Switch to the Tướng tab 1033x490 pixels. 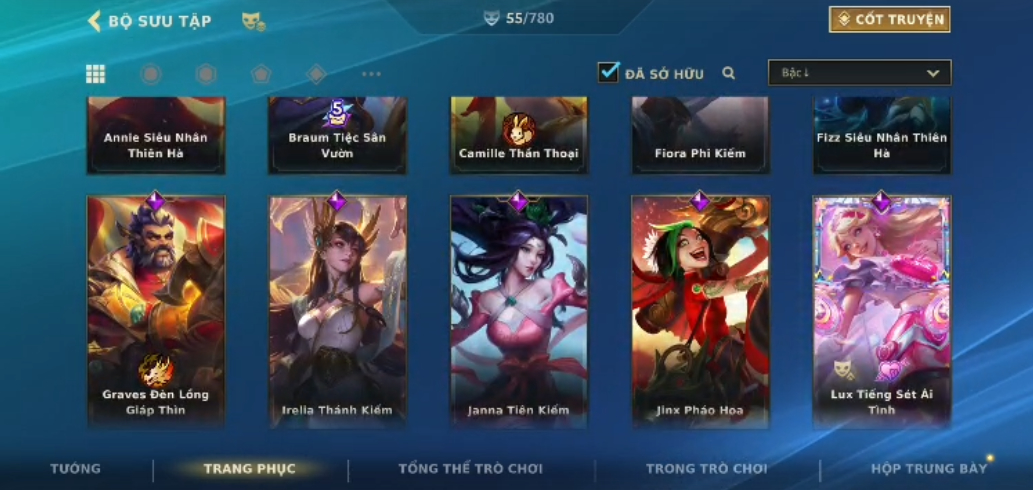coord(76,468)
